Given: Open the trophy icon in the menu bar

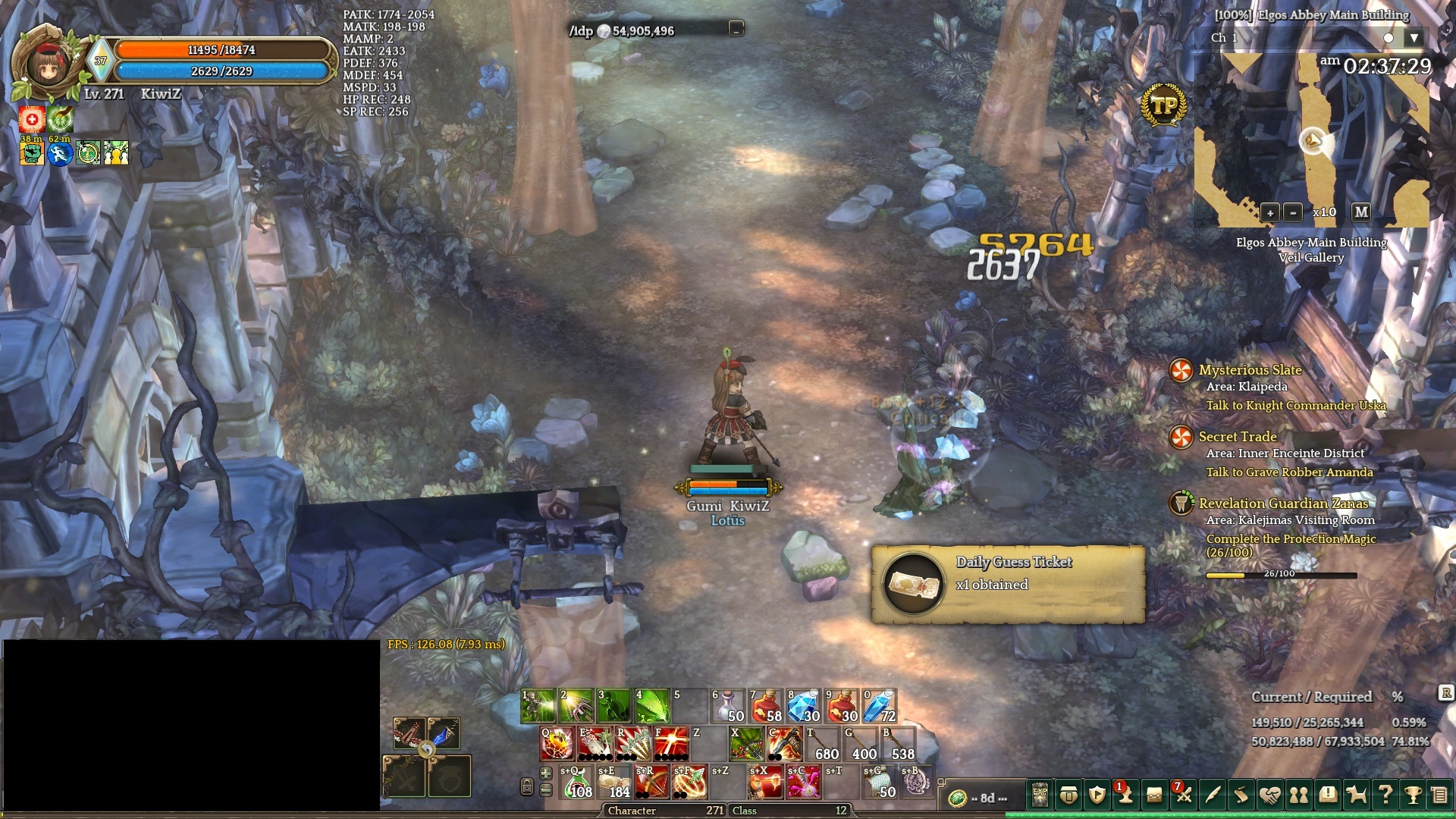Looking at the screenshot, I should [x=1412, y=795].
